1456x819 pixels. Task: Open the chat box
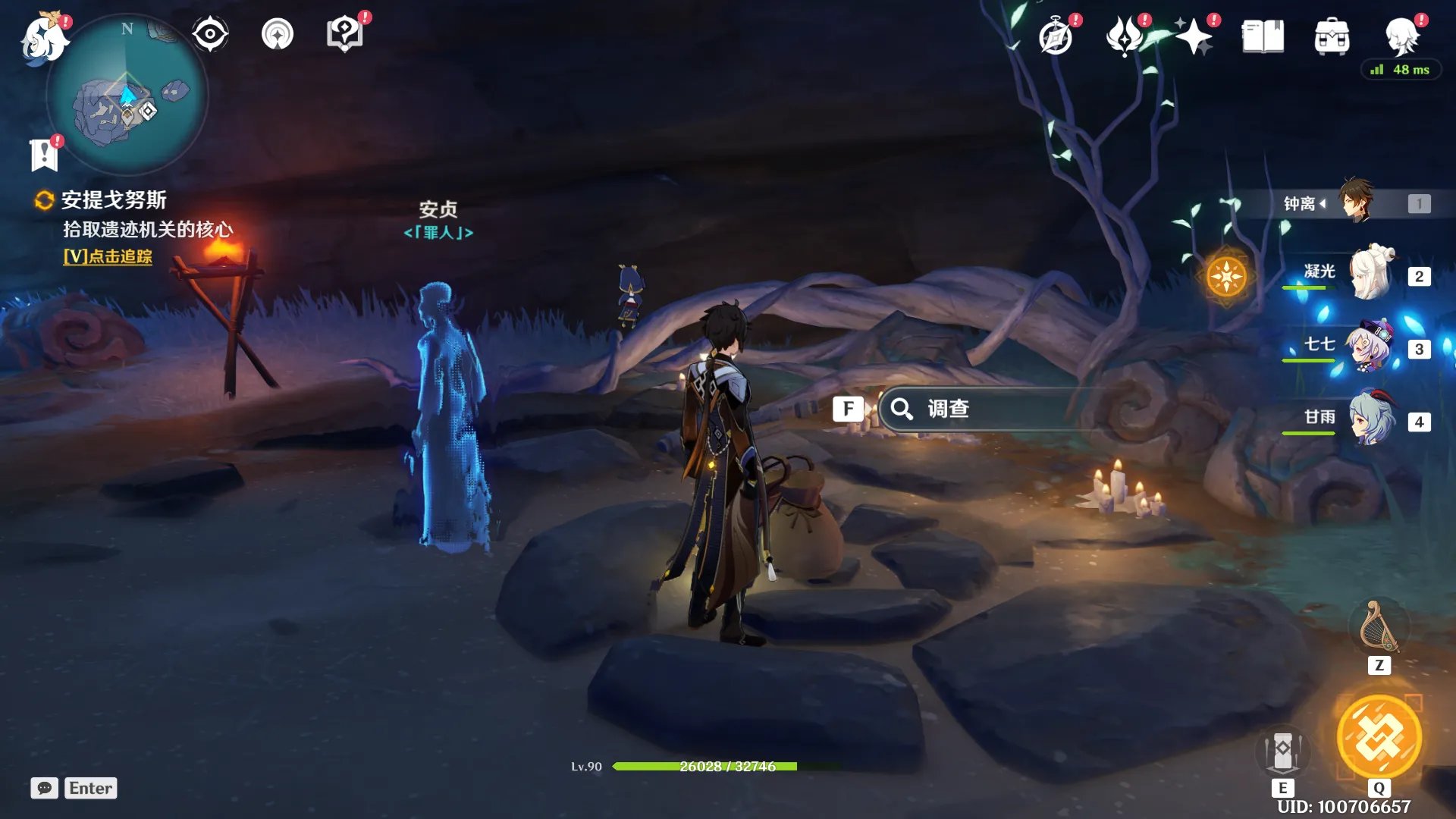click(45, 788)
